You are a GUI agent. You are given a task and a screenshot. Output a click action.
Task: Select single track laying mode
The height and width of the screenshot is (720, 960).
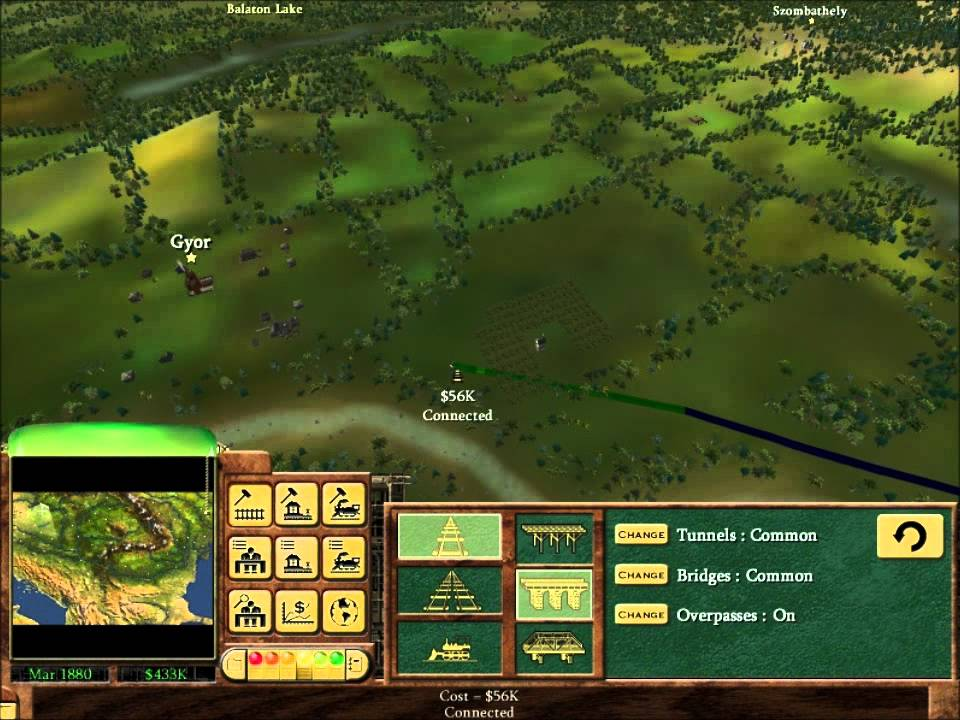[x=449, y=537]
